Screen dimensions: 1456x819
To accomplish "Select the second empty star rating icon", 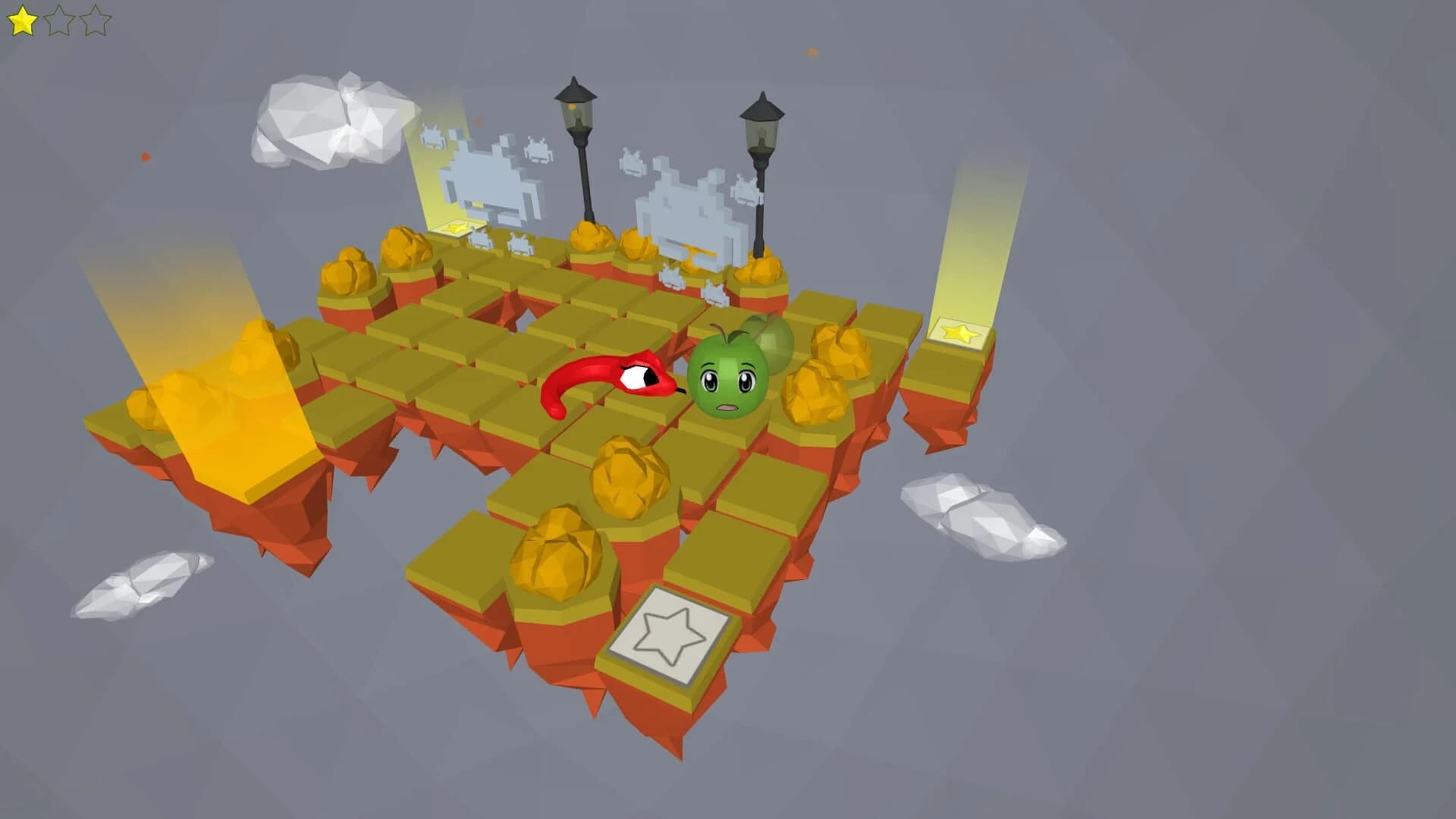I will (x=58, y=19).
